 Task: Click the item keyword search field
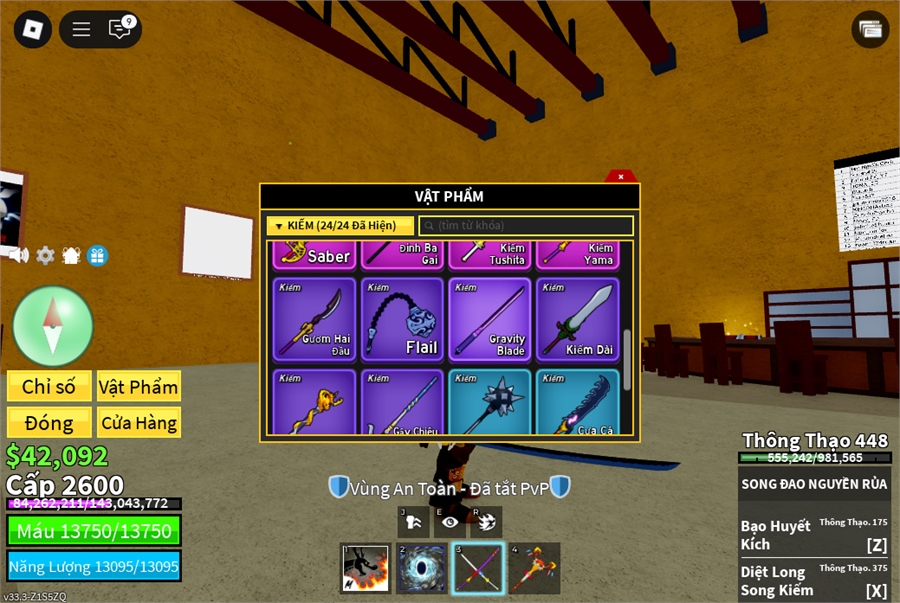click(x=526, y=226)
